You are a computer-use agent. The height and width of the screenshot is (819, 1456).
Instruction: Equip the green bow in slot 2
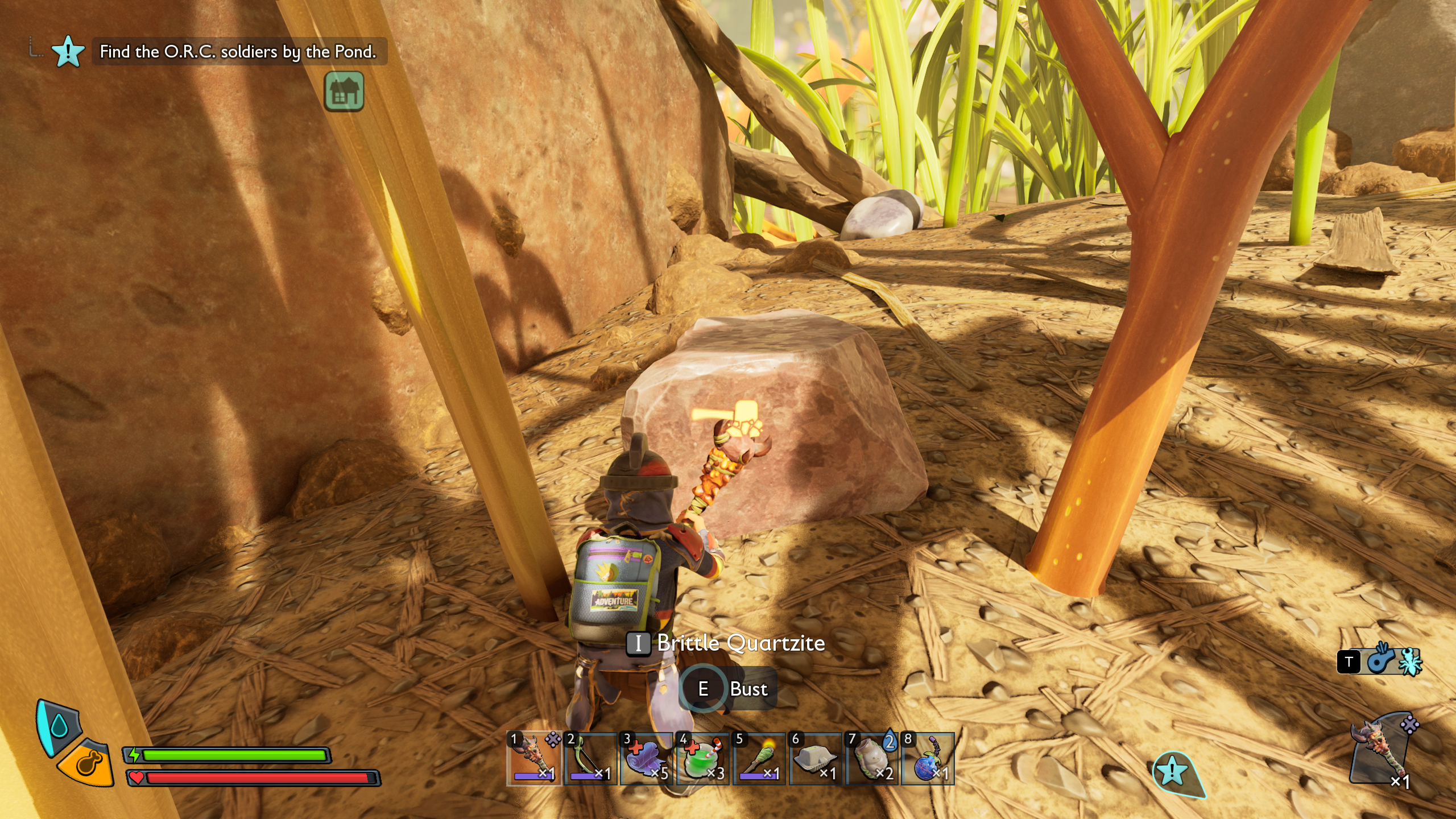click(590, 758)
